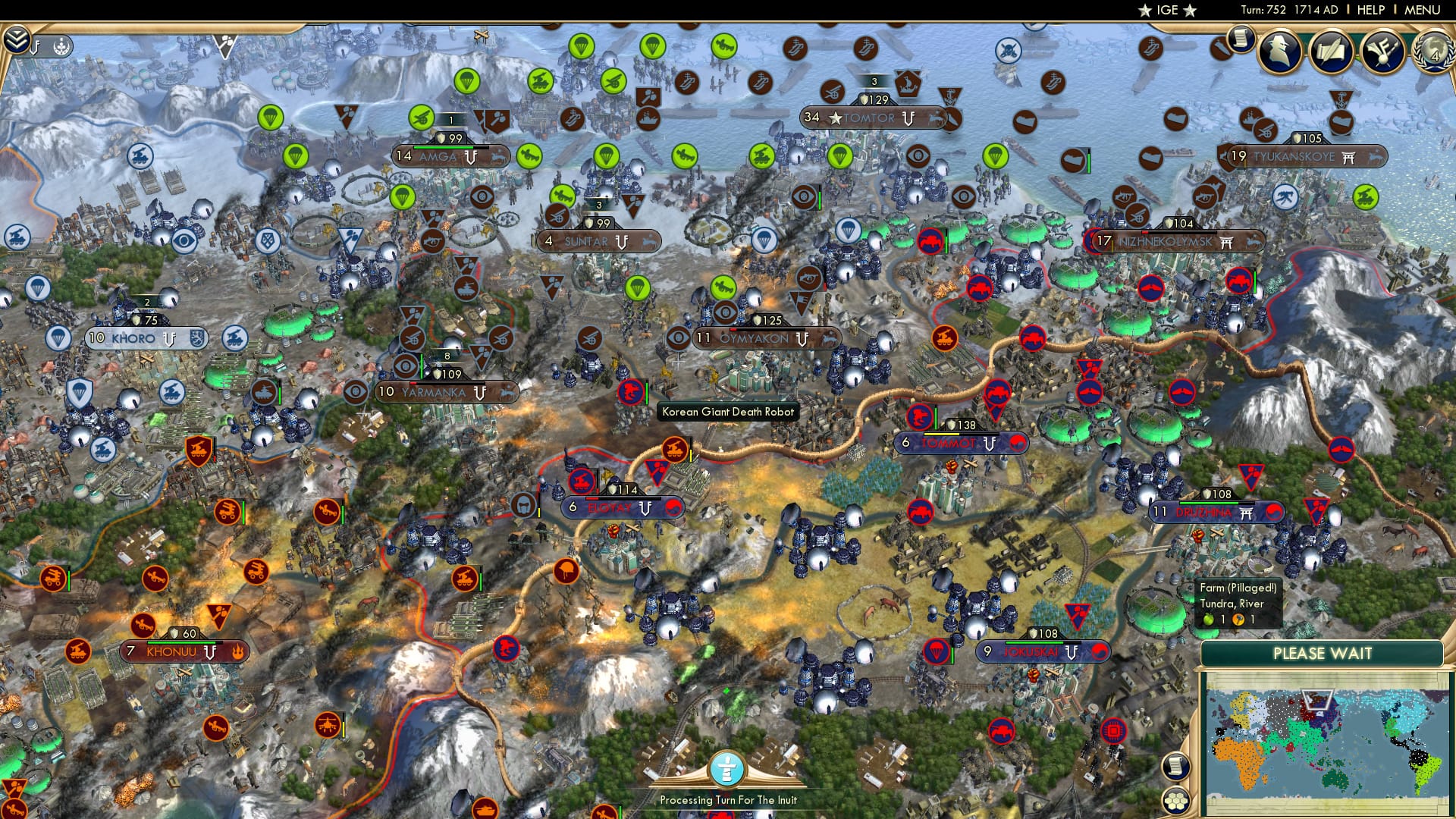This screenshot has width=1456, height=819.
Task: Toggle the IGE star option in the top bar
Action: [x=1144, y=11]
